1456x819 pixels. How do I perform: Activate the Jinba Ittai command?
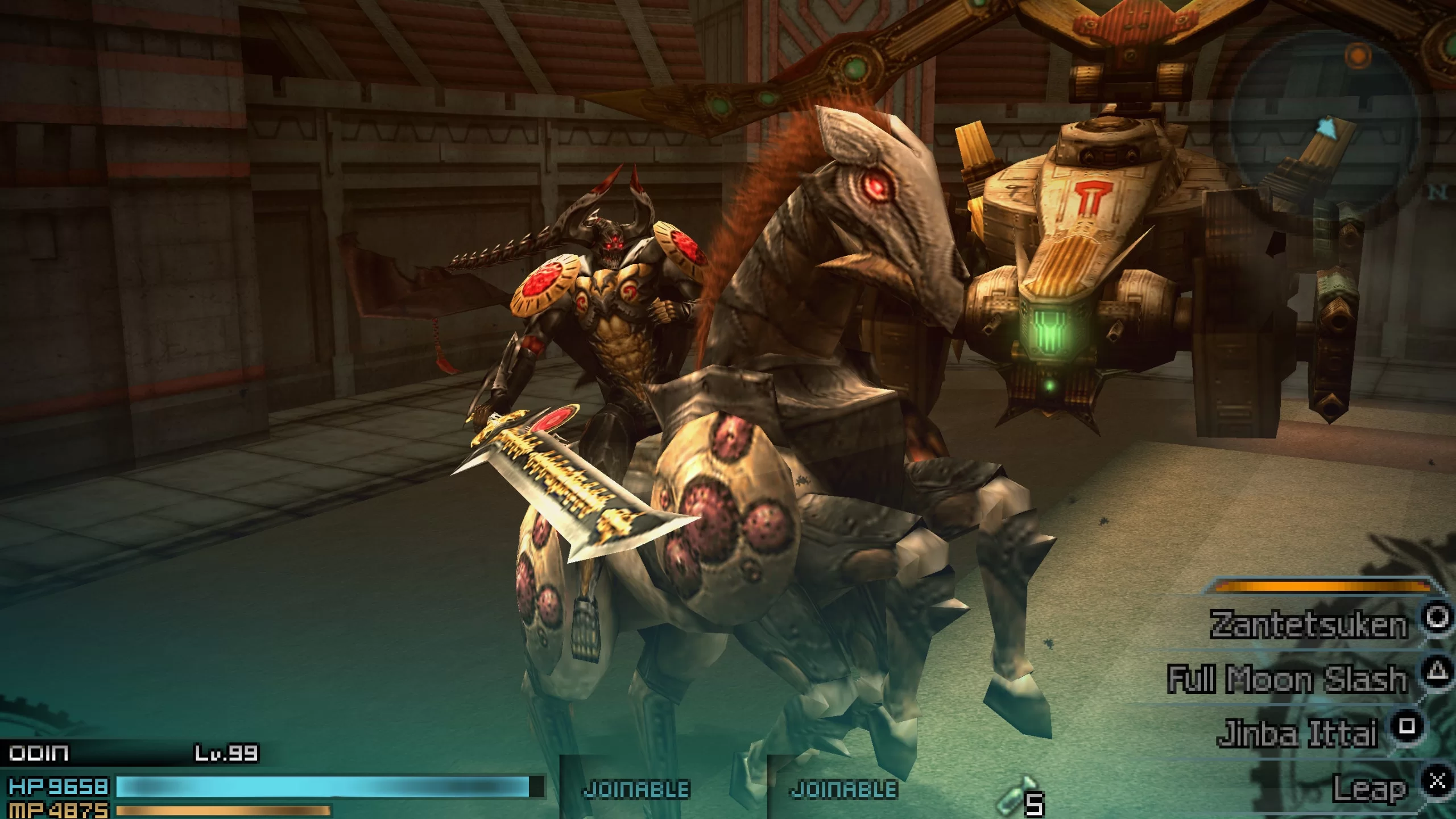[x=1298, y=733]
